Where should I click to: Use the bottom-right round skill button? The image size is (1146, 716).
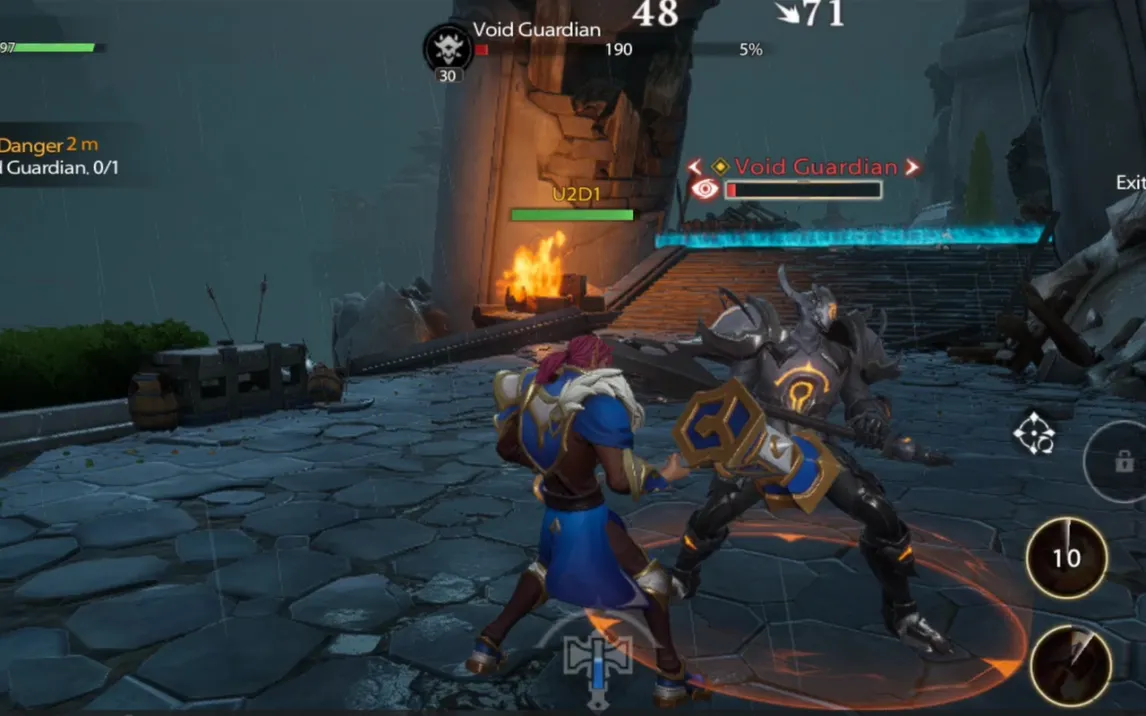point(1070,665)
